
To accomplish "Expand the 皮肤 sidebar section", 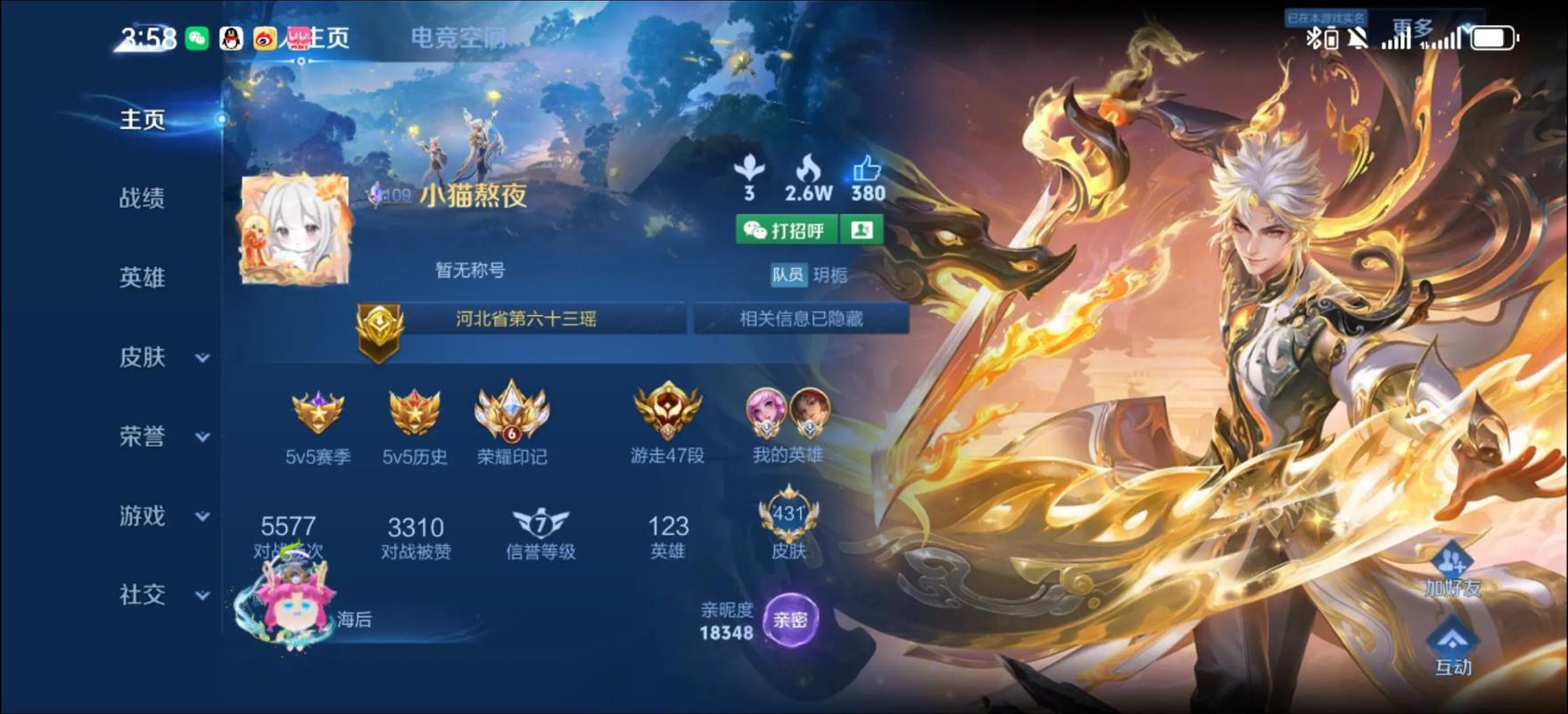I will [x=143, y=357].
